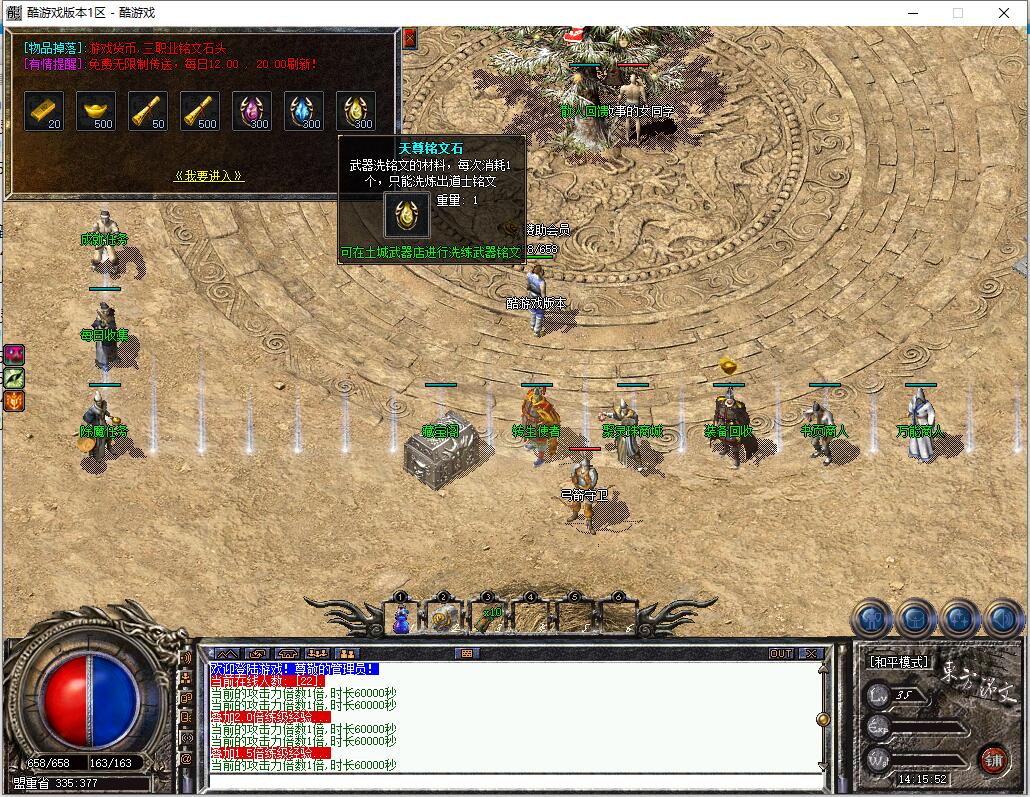Select the gold ingot reward icon
The width and height of the screenshot is (1030, 797).
click(x=96, y=111)
